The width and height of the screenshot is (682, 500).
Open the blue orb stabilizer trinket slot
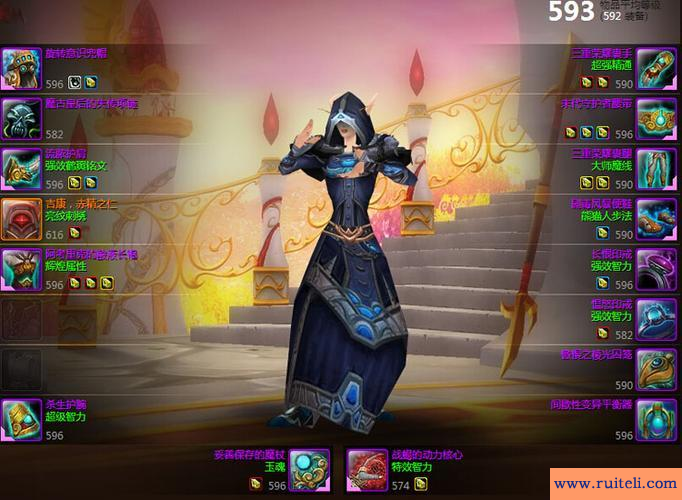tap(658, 419)
